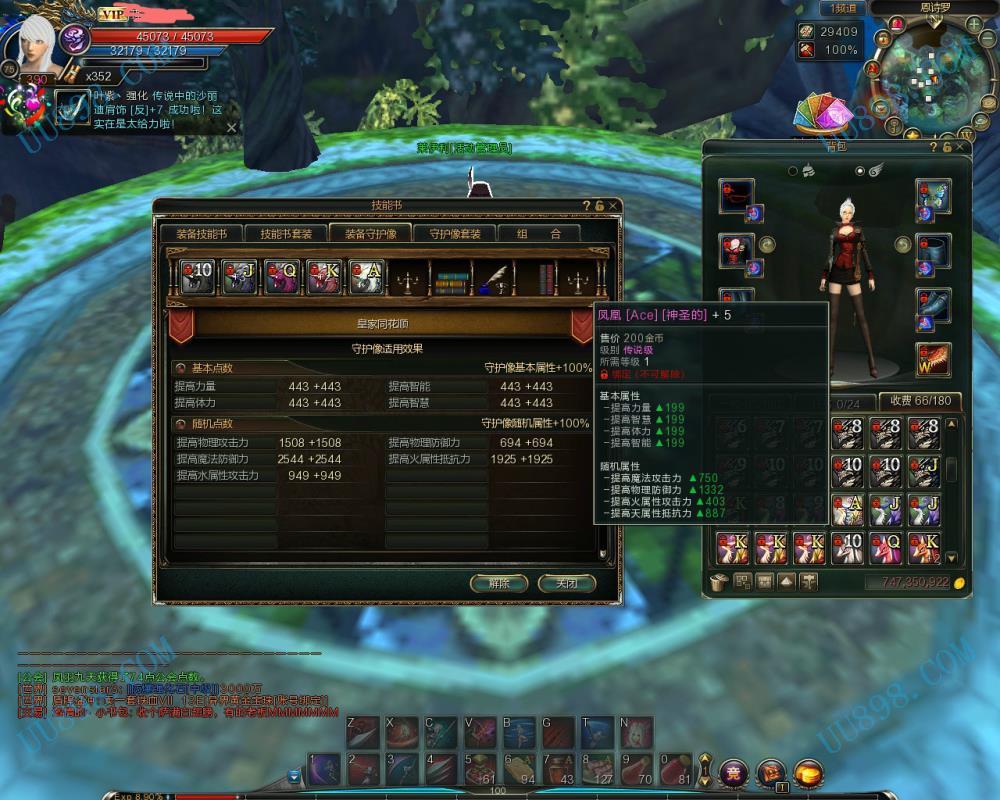The height and width of the screenshot is (800, 1000).
Task: Click the red wing W equipment slot
Action: tap(932, 359)
